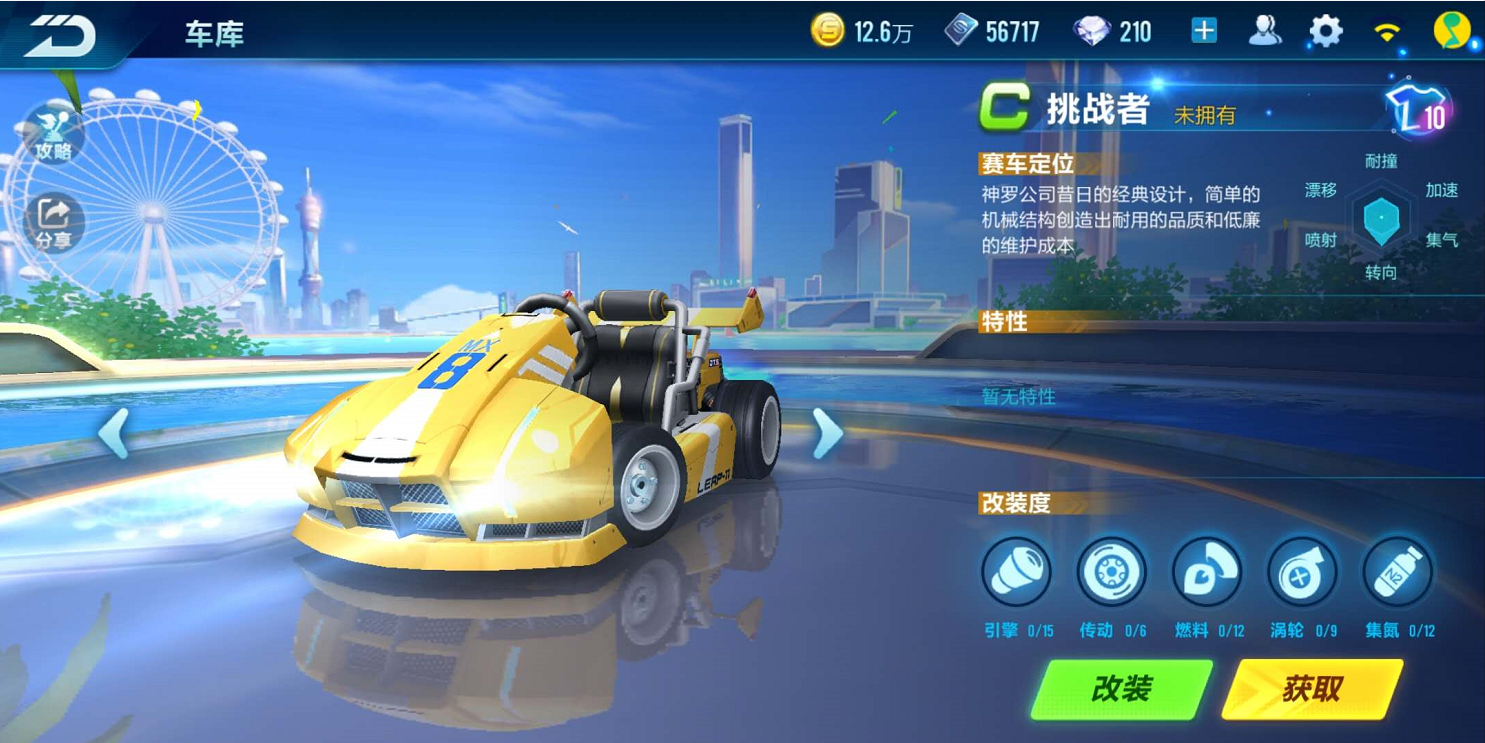Go back using the top-left arrow button
This screenshot has width=1485, height=743.
pyautogui.click(x=60, y=35)
